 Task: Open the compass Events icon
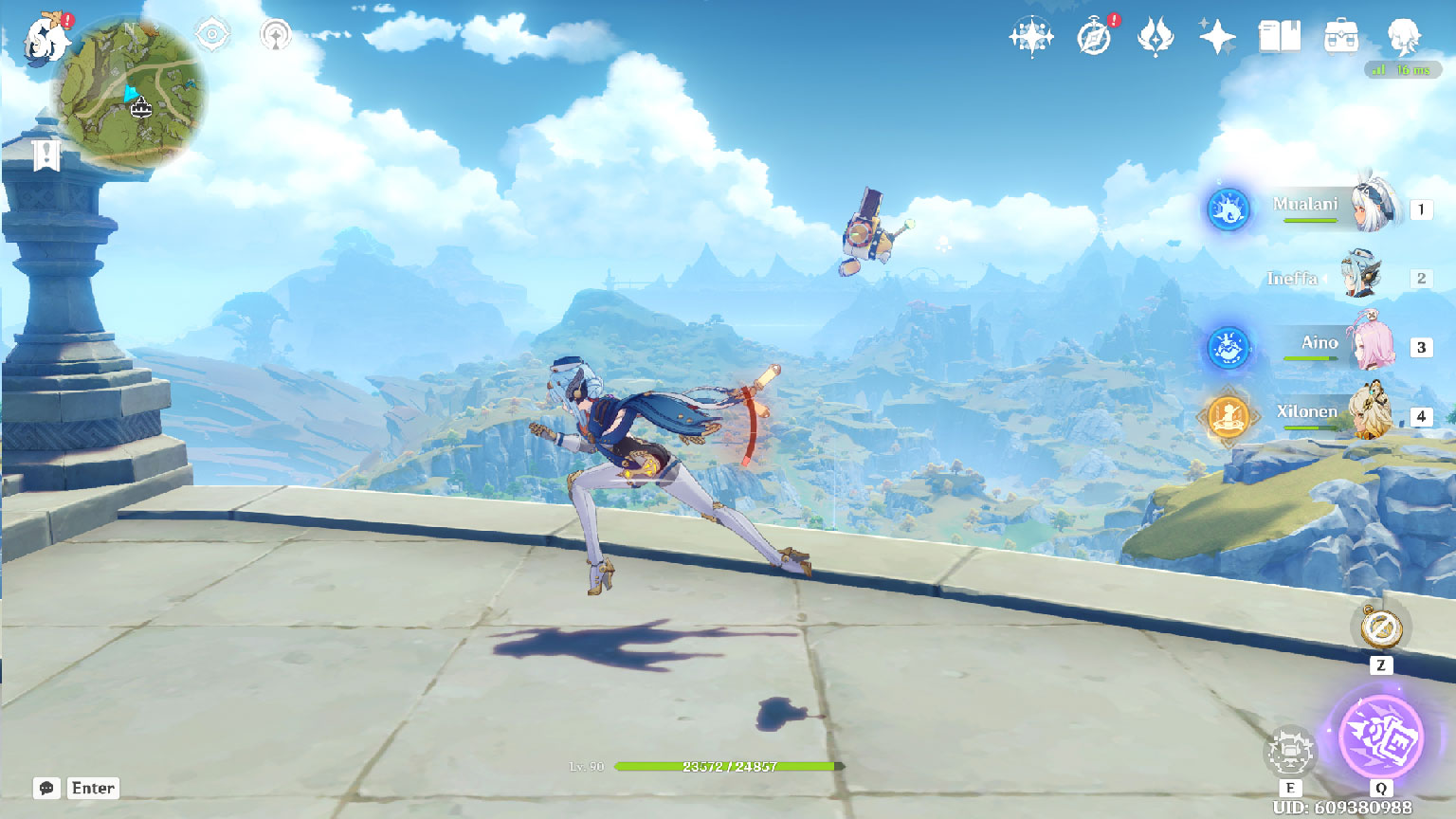pyautogui.click(x=1094, y=38)
